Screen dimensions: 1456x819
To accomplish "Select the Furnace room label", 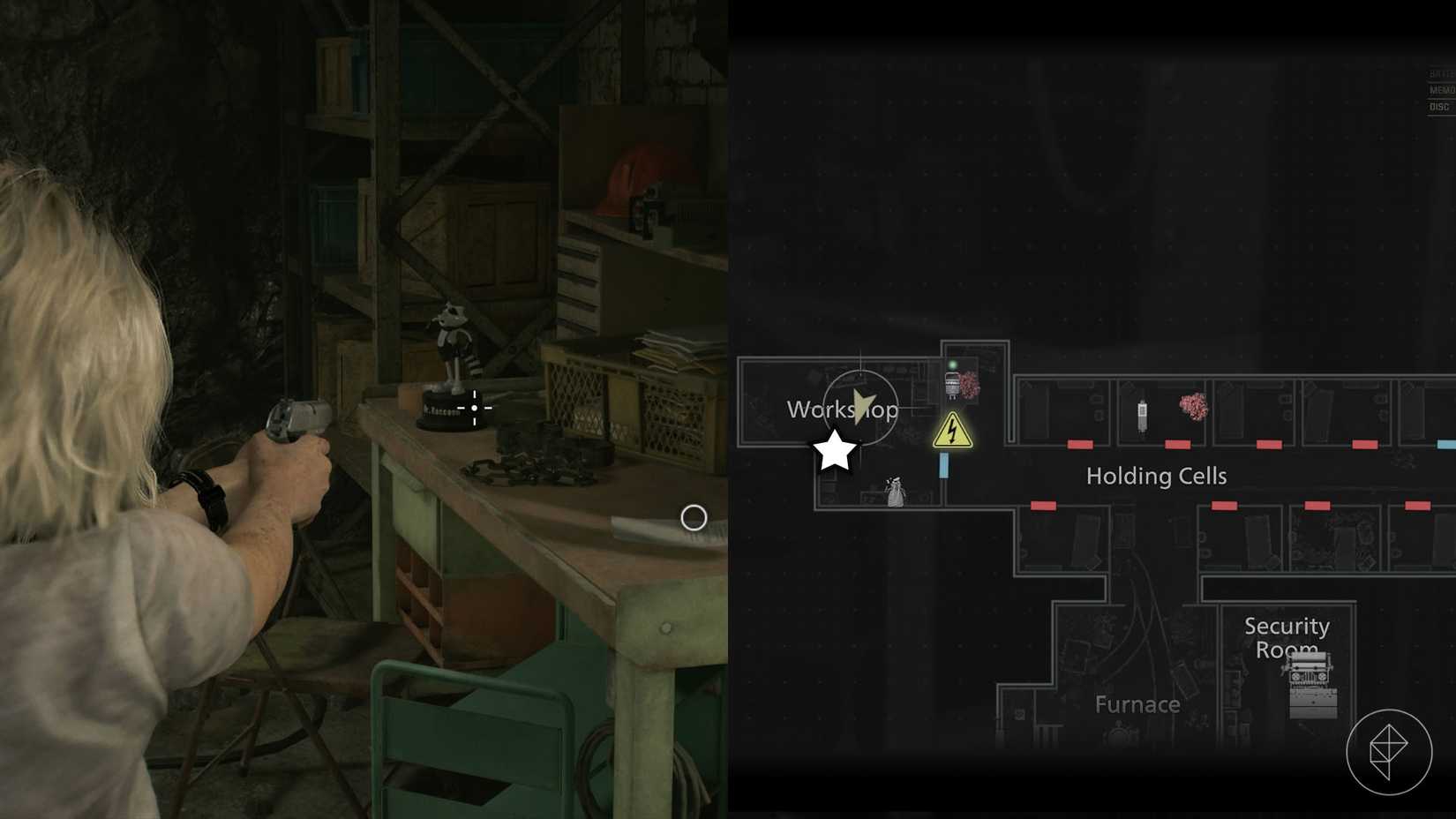I will pos(1137,704).
